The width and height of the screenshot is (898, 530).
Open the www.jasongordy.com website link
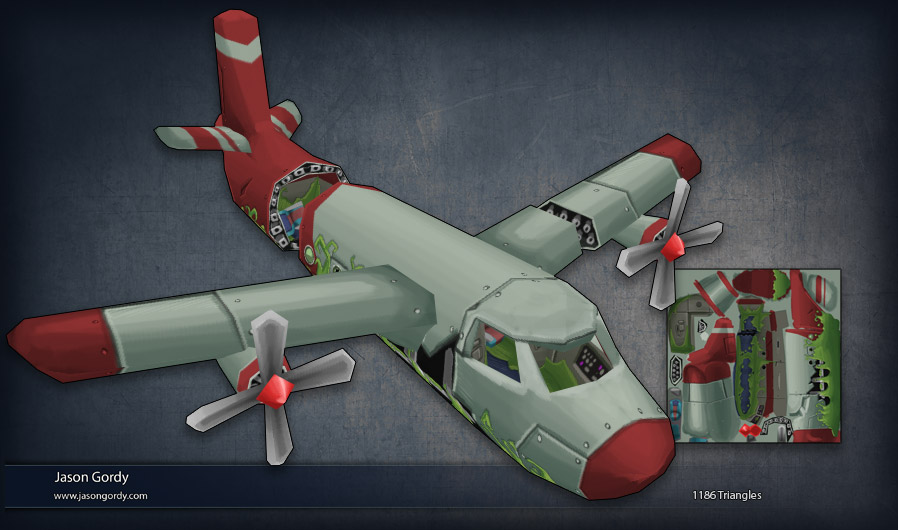click(100, 496)
